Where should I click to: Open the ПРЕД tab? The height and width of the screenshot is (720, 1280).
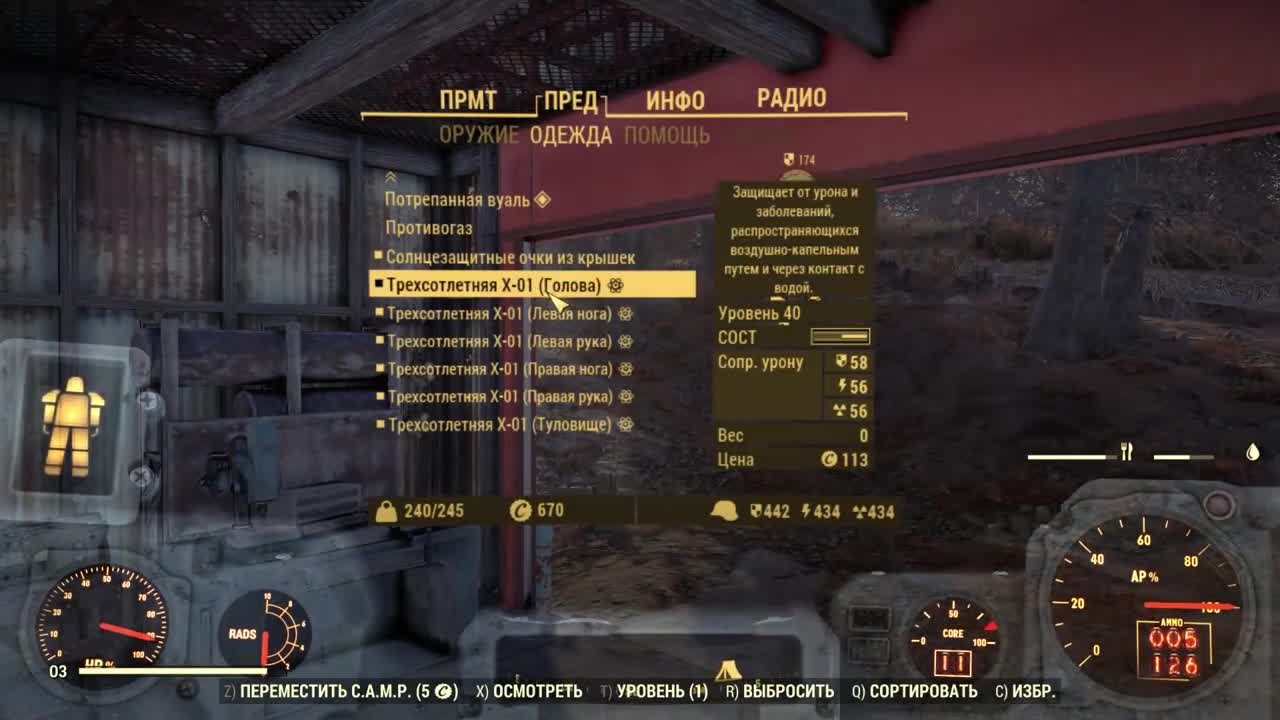click(x=571, y=102)
